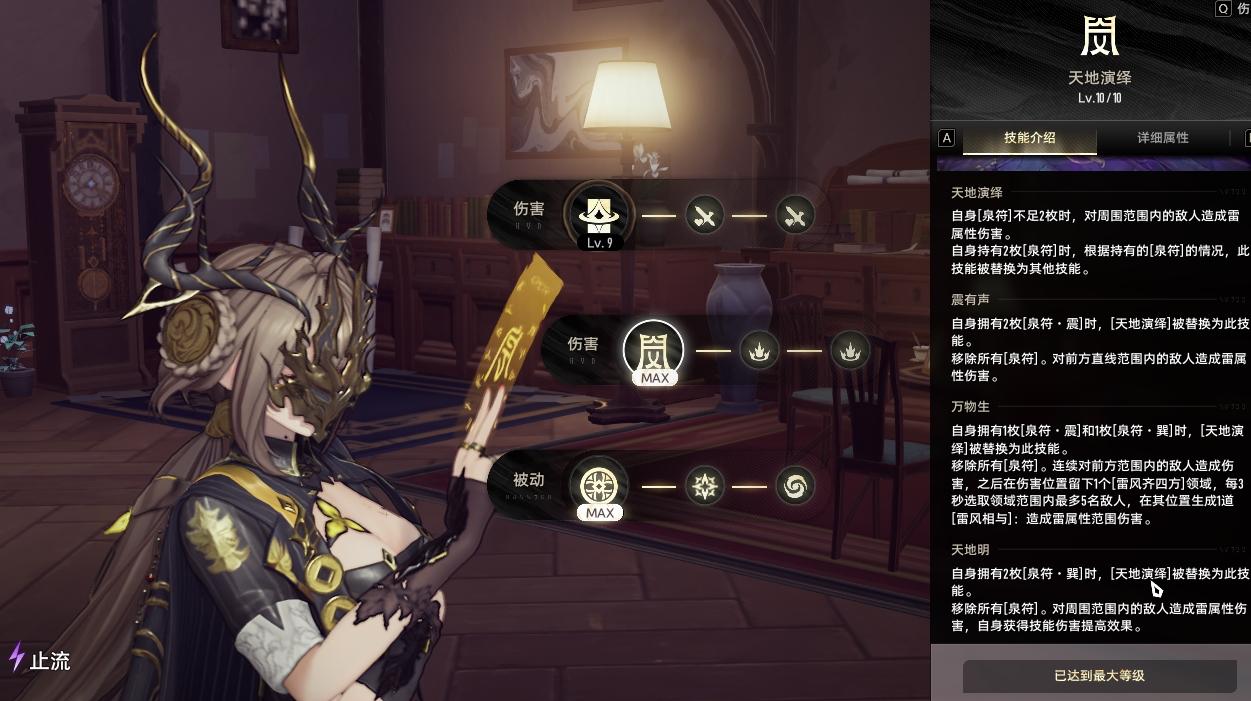The image size is (1251, 701).
Task: Select the MAX 岚 damage skill node
Action: coord(653,350)
